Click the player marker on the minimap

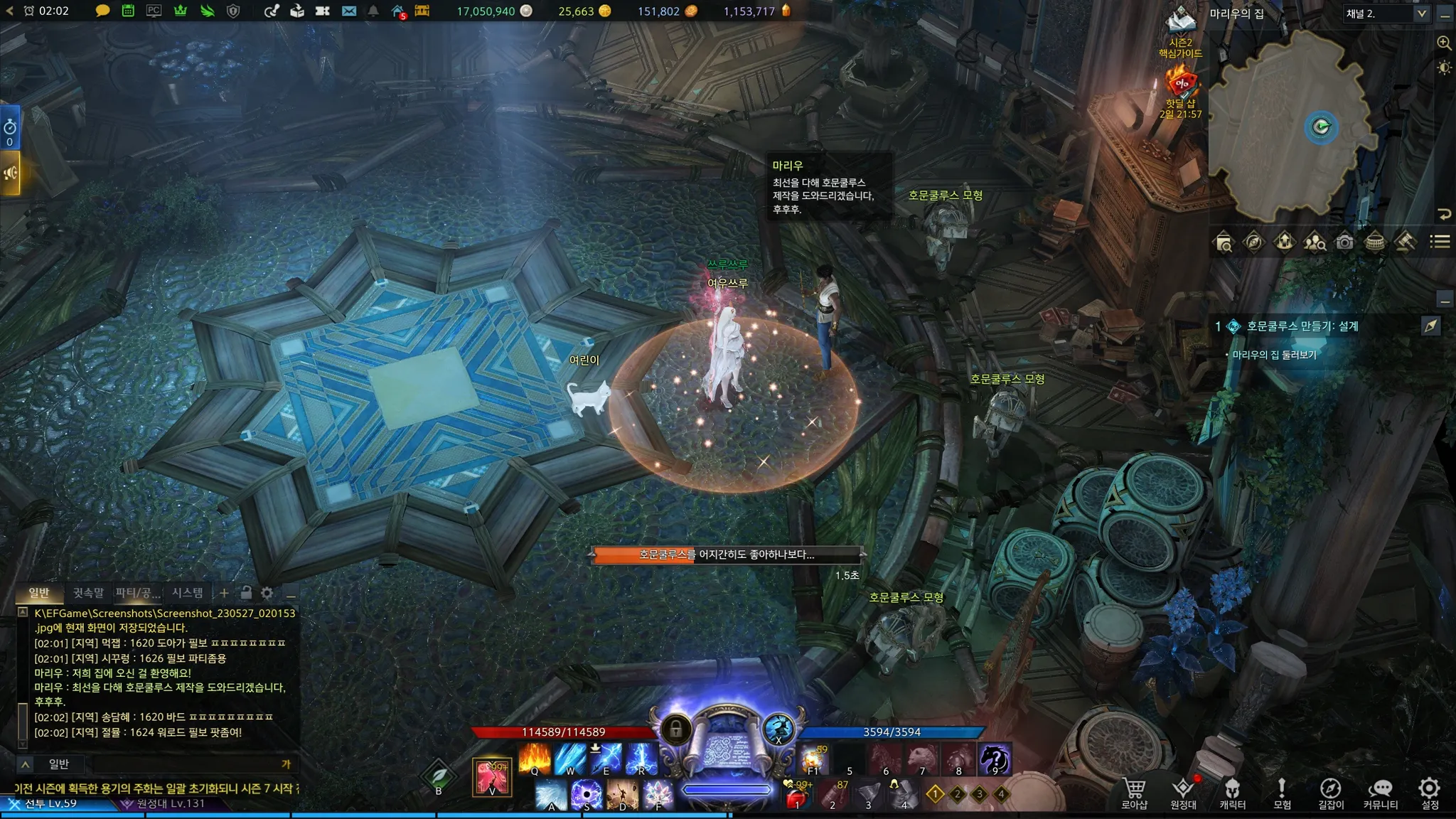click(1321, 127)
